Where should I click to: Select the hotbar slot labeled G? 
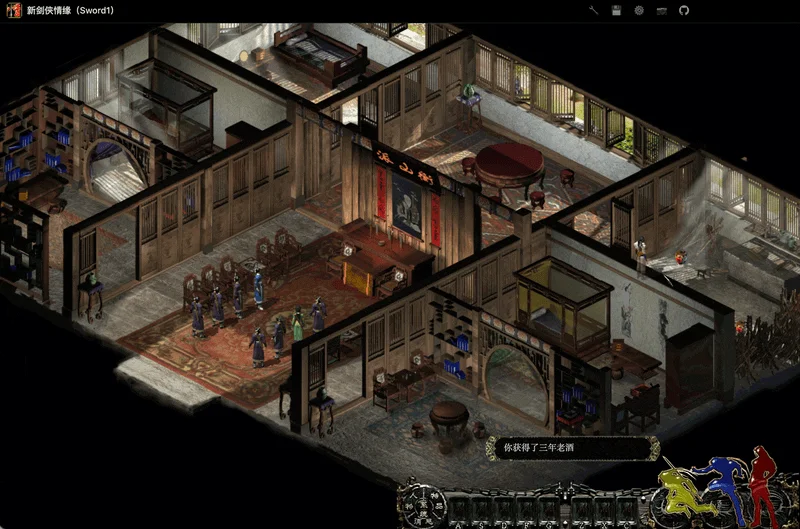tap(549, 508)
